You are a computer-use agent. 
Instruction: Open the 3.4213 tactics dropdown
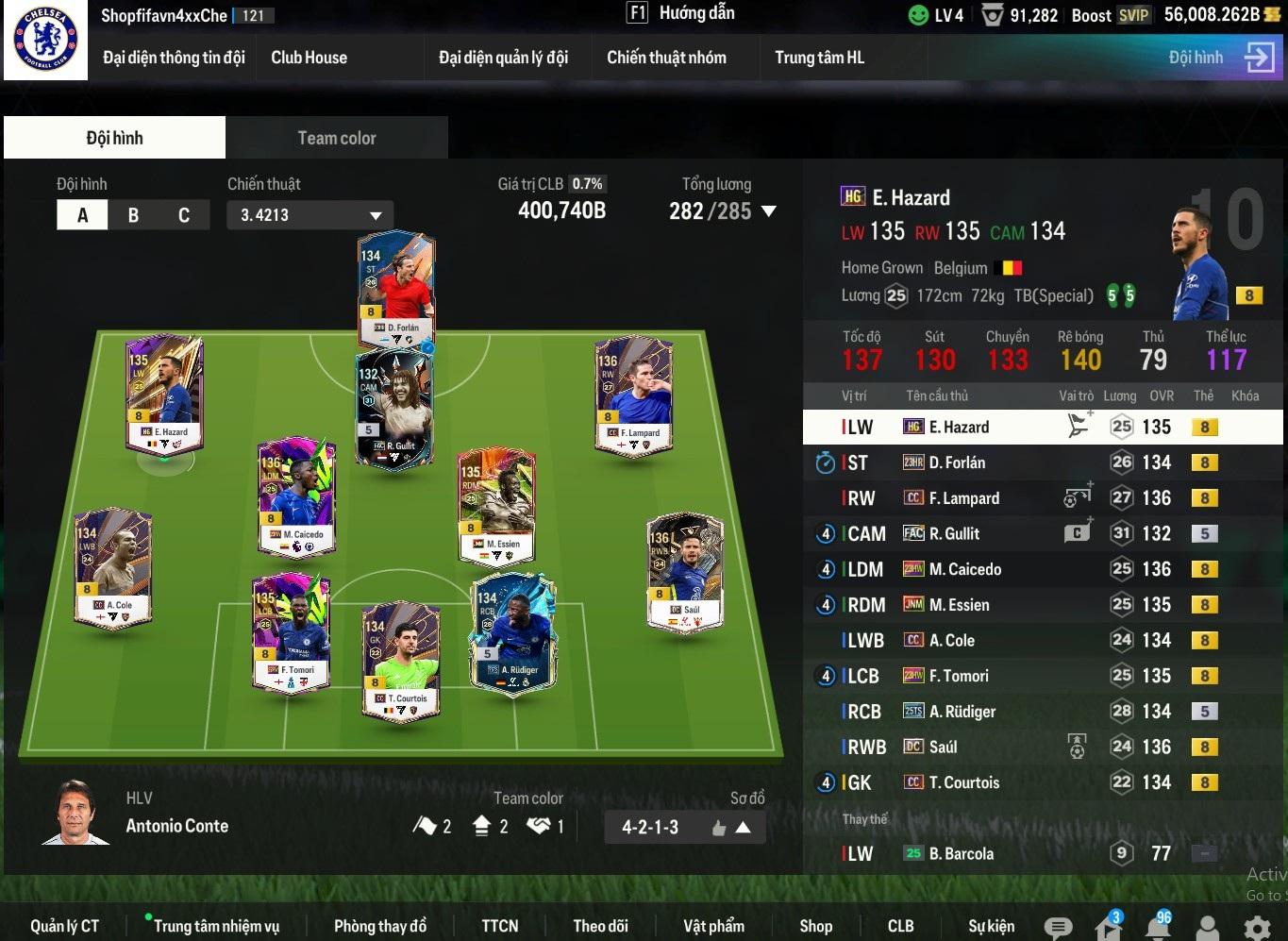(x=309, y=215)
